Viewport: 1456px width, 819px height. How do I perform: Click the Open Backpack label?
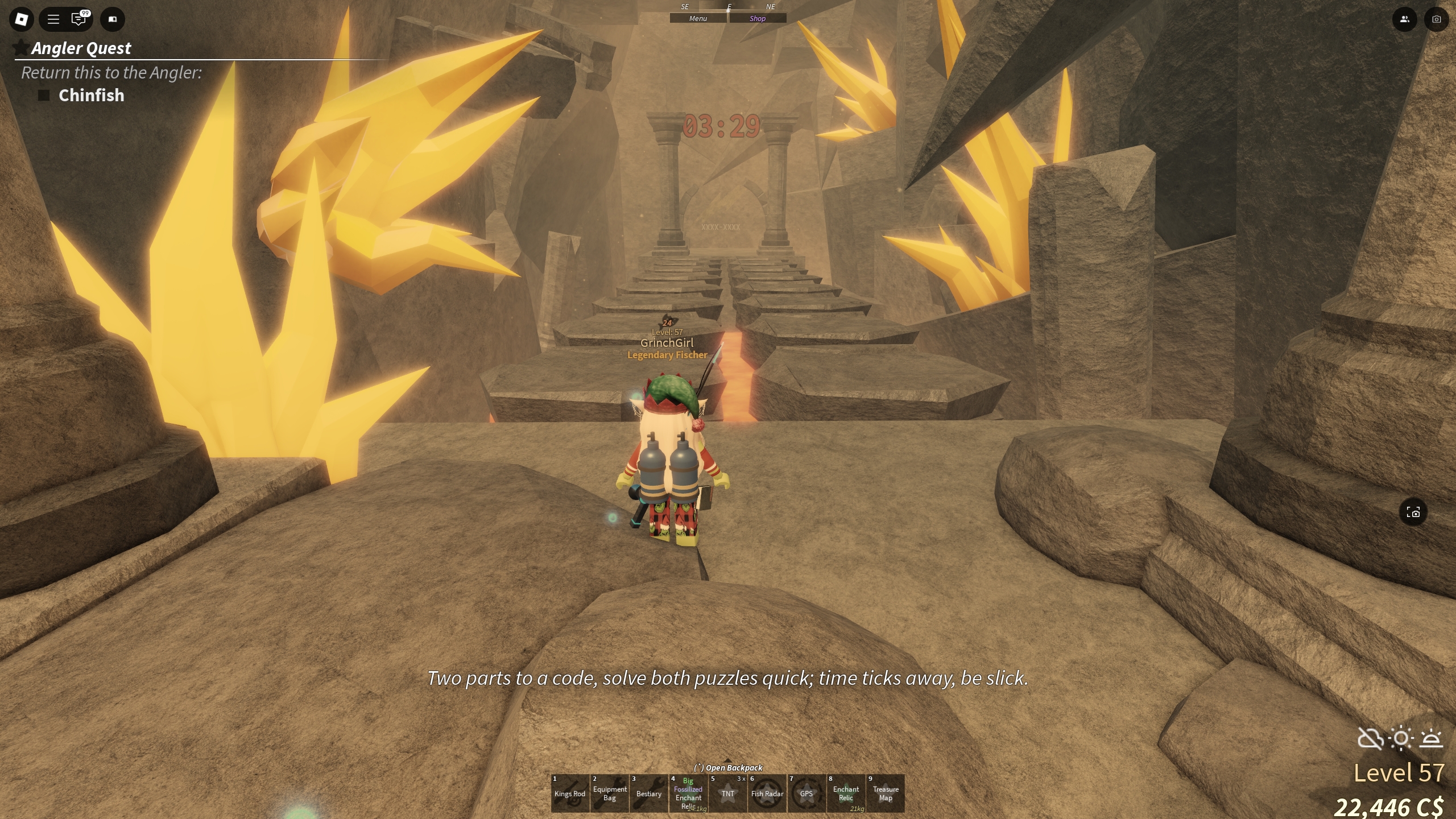pyautogui.click(x=728, y=768)
